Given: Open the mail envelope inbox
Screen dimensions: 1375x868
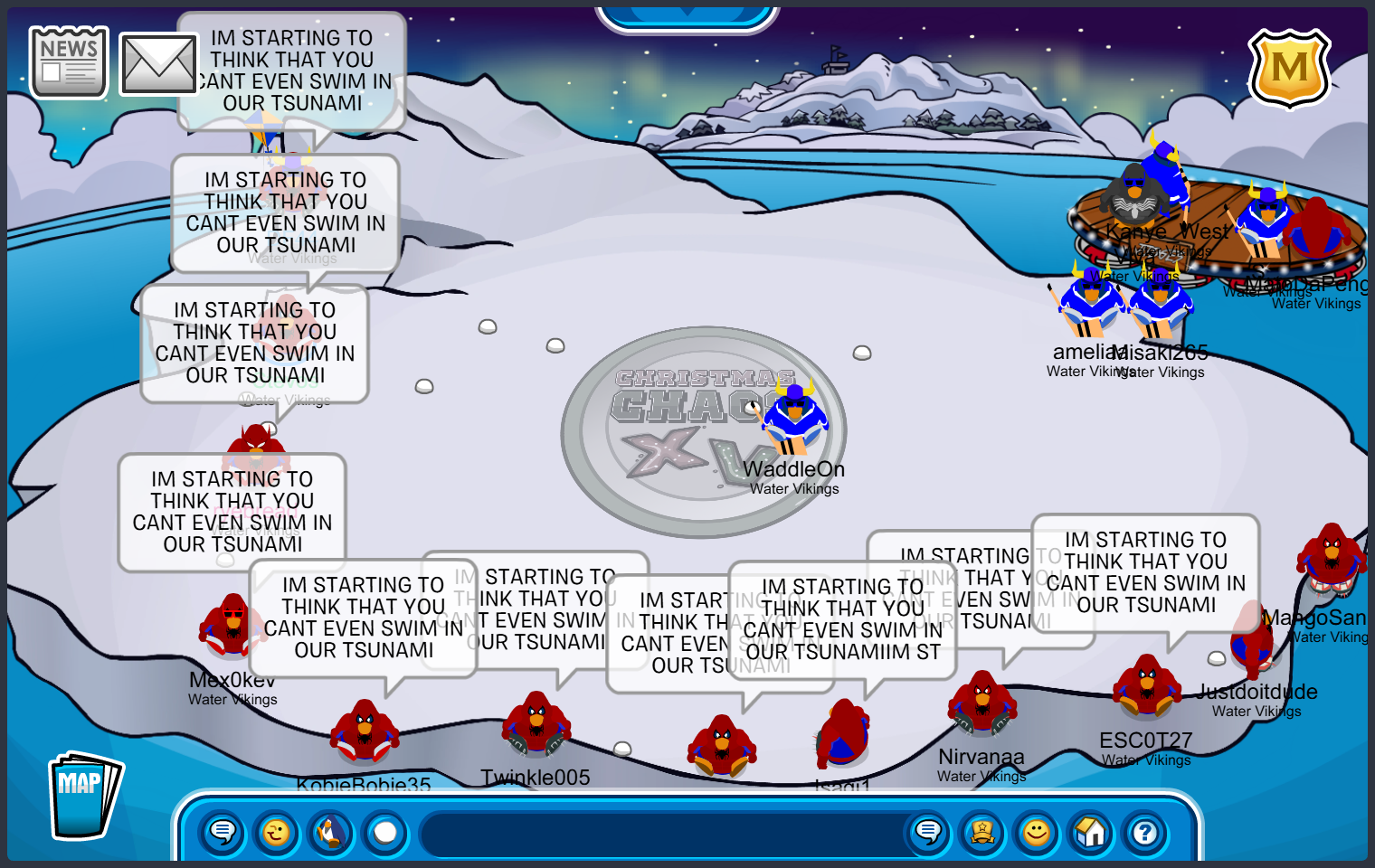Looking at the screenshot, I should [x=157, y=64].
